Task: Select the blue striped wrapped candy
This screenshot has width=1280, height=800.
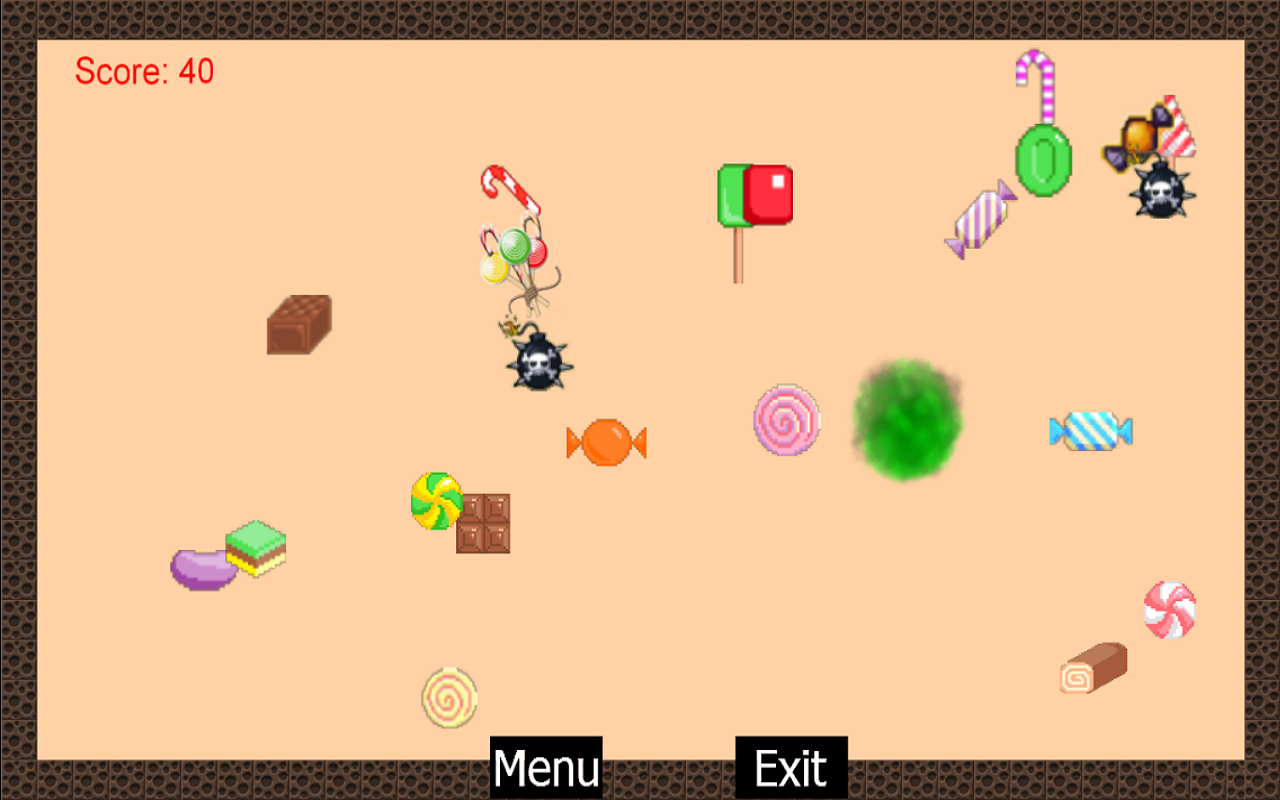Action: pyautogui.click(x=1092, y=430)
